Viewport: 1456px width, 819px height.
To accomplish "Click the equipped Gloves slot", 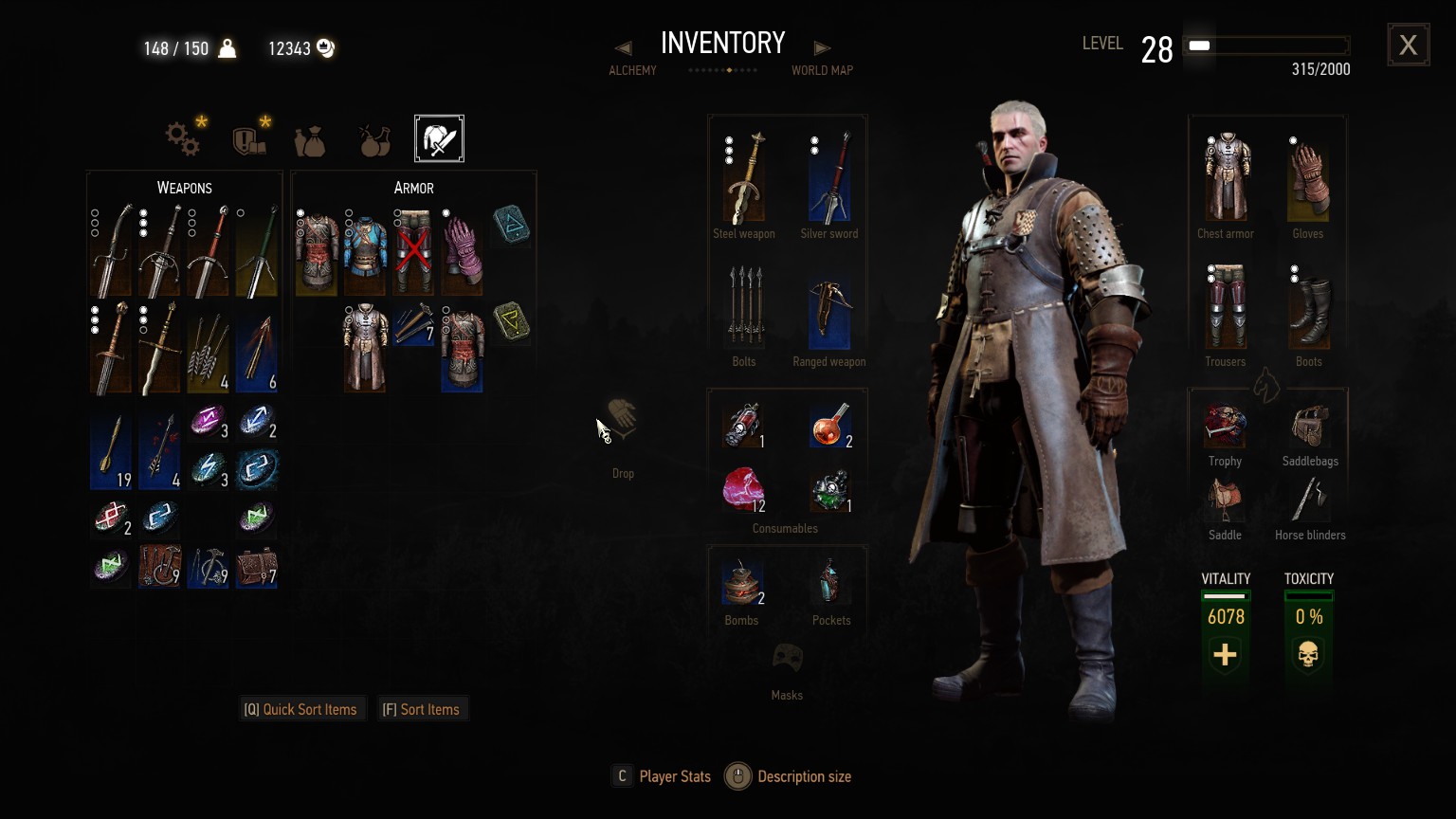I will point(1308,178).
